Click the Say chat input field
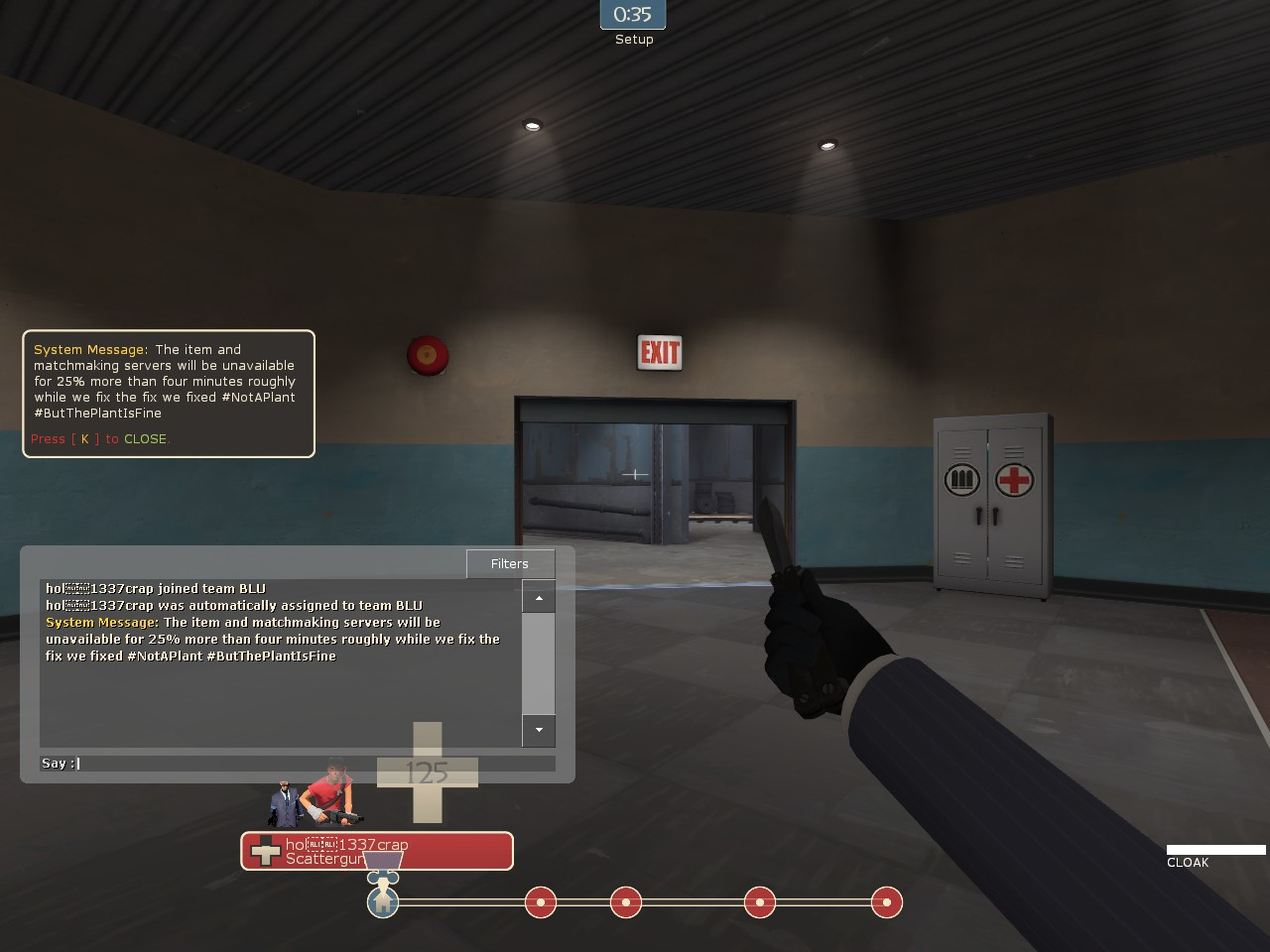The image size is (1270, 952). (x=298, y=763)
